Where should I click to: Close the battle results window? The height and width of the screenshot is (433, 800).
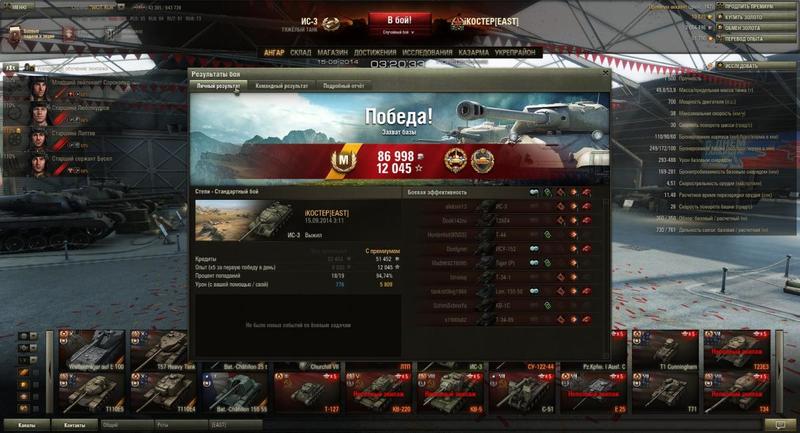[604, 74]
